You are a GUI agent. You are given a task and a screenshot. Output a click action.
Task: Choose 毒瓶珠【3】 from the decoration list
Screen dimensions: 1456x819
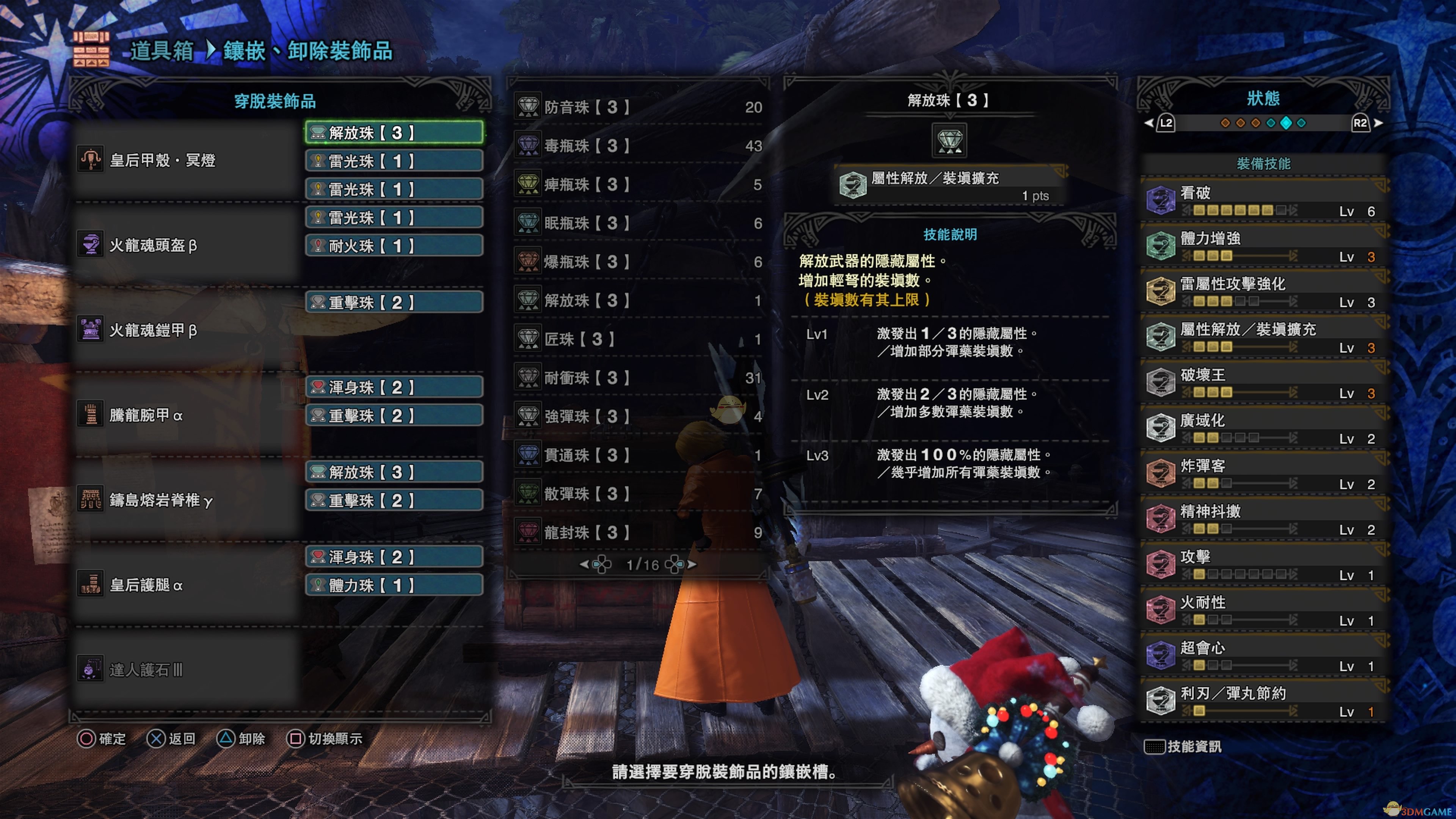coord(639,146)
